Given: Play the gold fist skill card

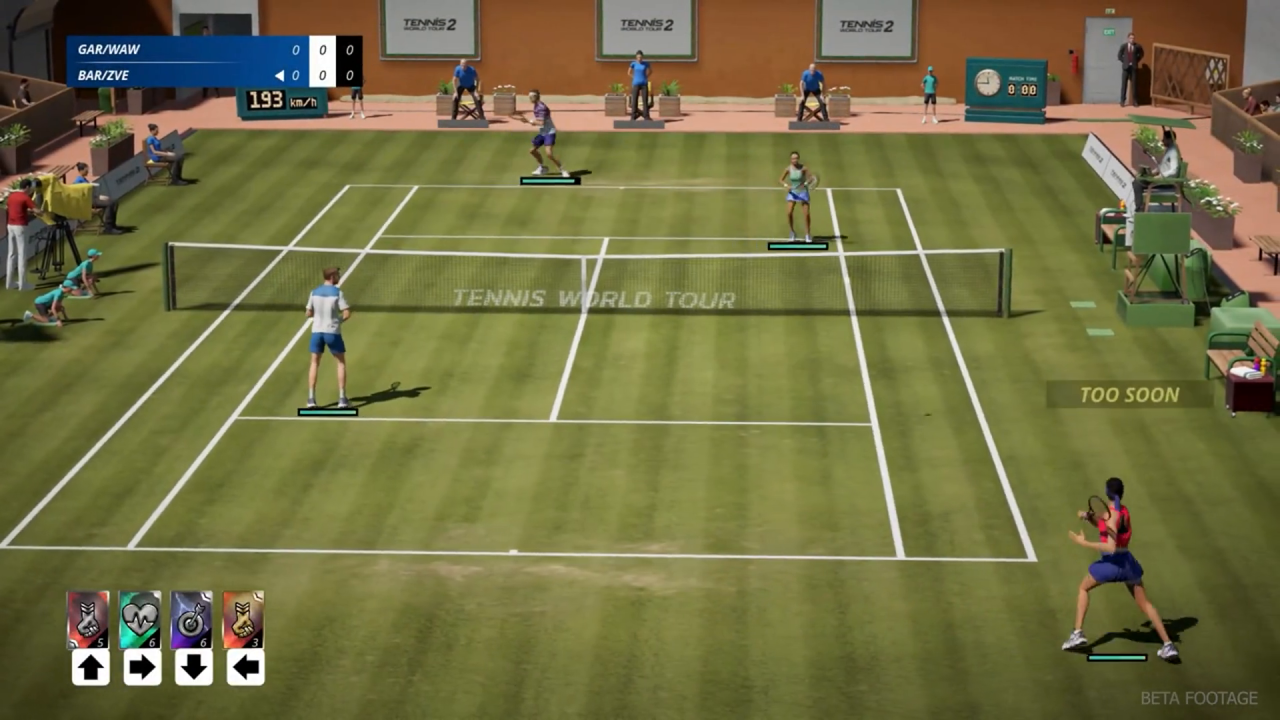Looking at the screenshot, I should click(244, 620).
